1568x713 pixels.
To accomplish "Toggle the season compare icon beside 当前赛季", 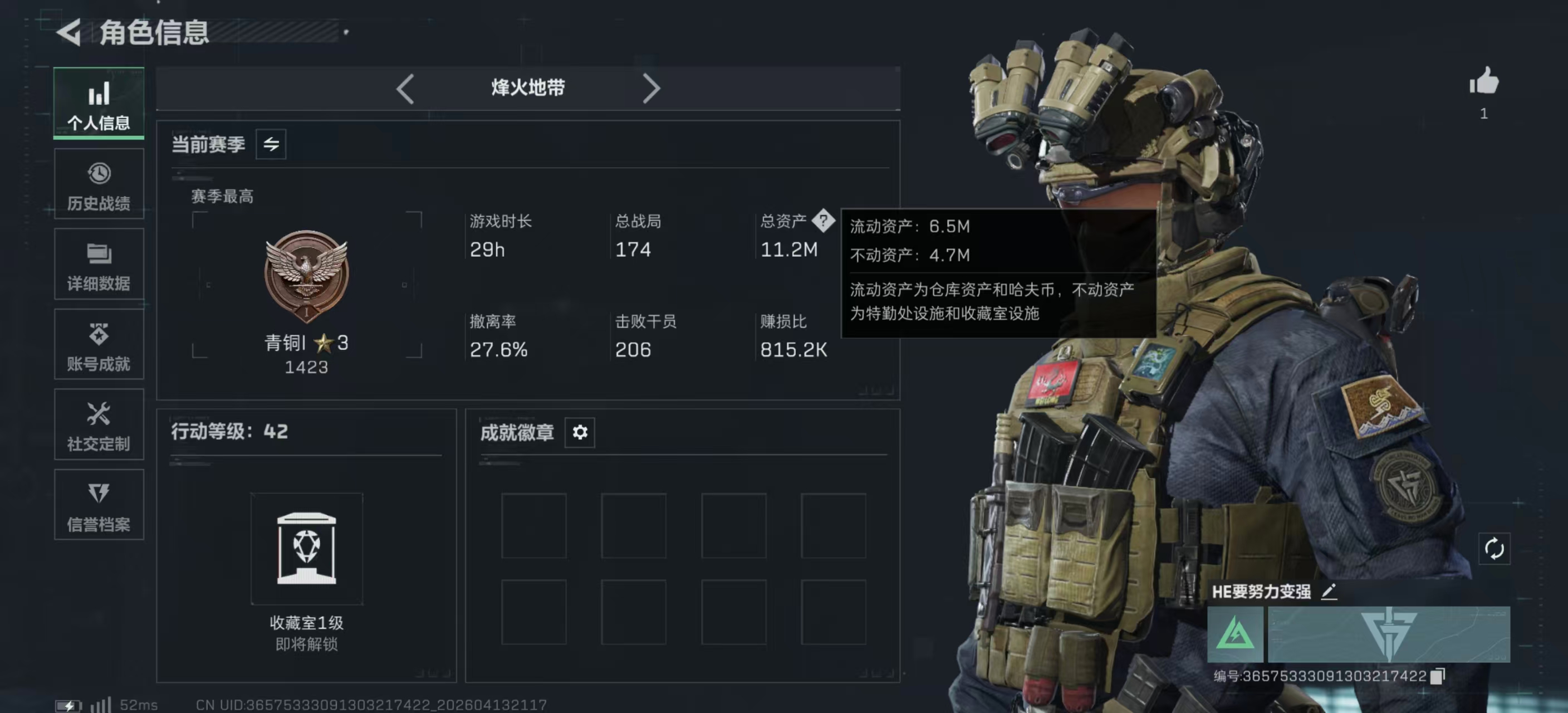I will pos(272,144).
